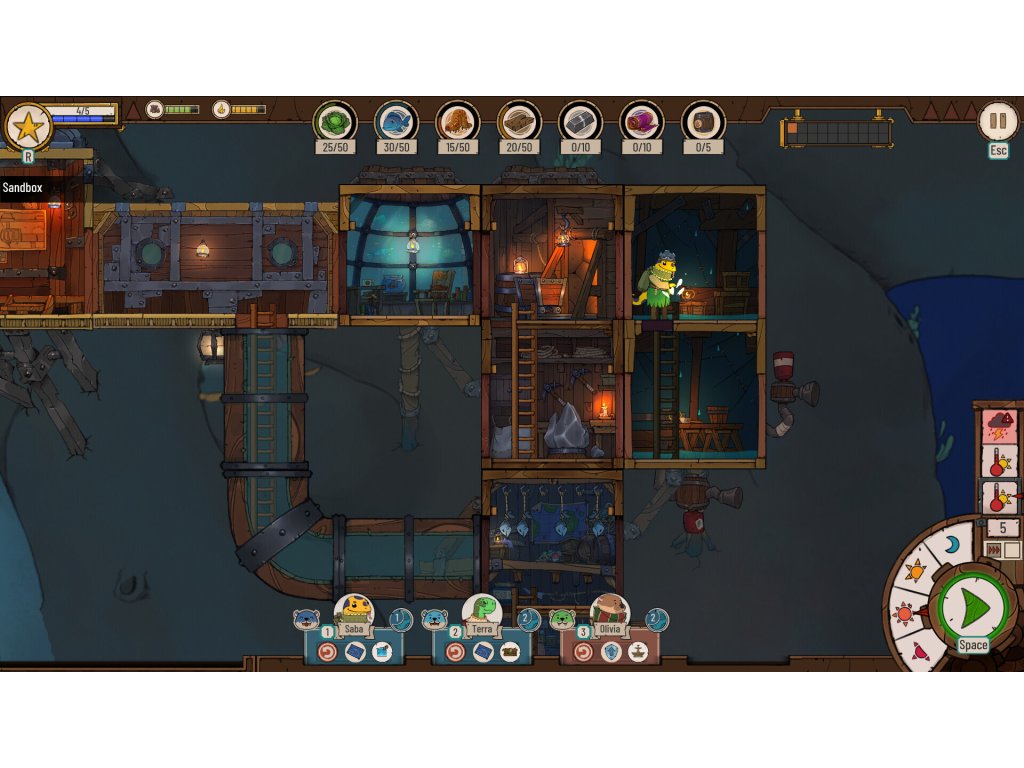Pause the game with the pause button
This screenshot has width=1024, height=768.
click(x=997, y=122)
